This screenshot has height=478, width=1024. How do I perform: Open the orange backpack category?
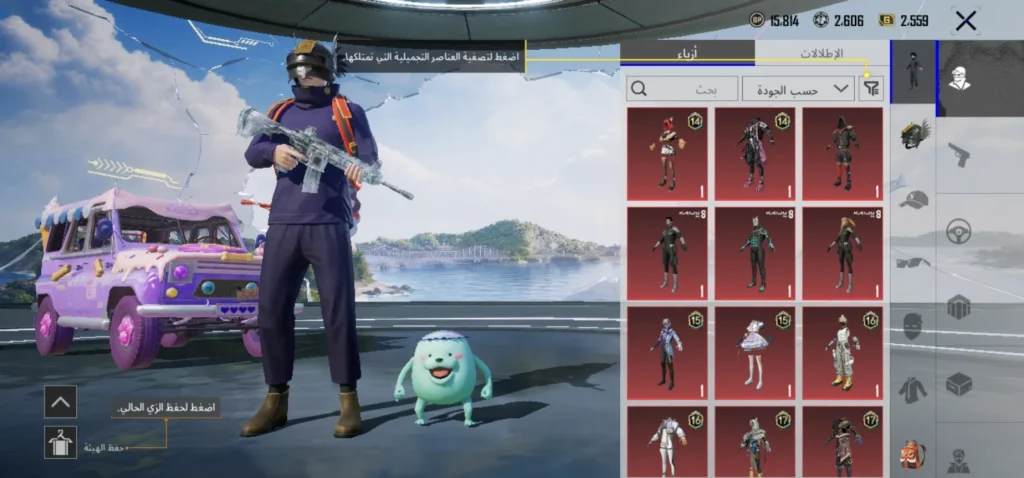[913, 455]
